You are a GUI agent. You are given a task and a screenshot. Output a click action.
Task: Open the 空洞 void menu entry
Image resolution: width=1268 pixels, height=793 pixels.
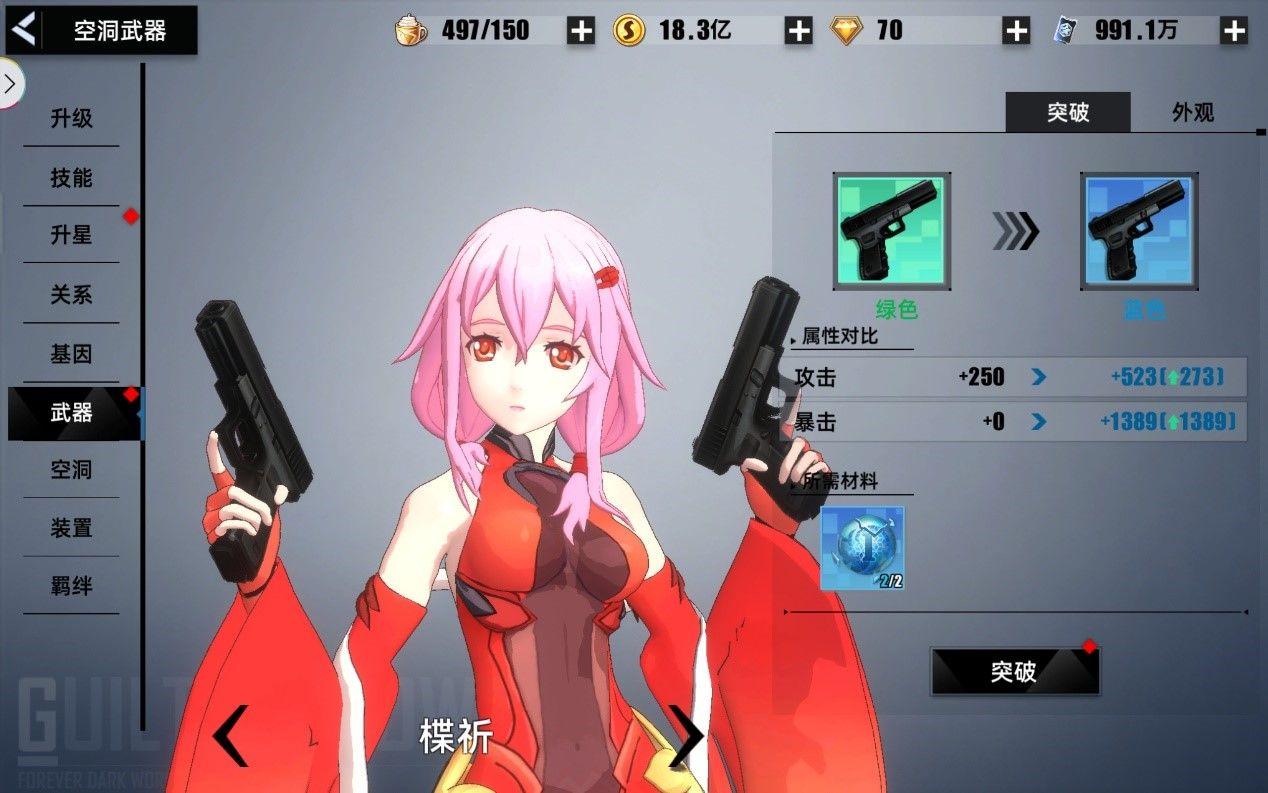tap(71, 469)
